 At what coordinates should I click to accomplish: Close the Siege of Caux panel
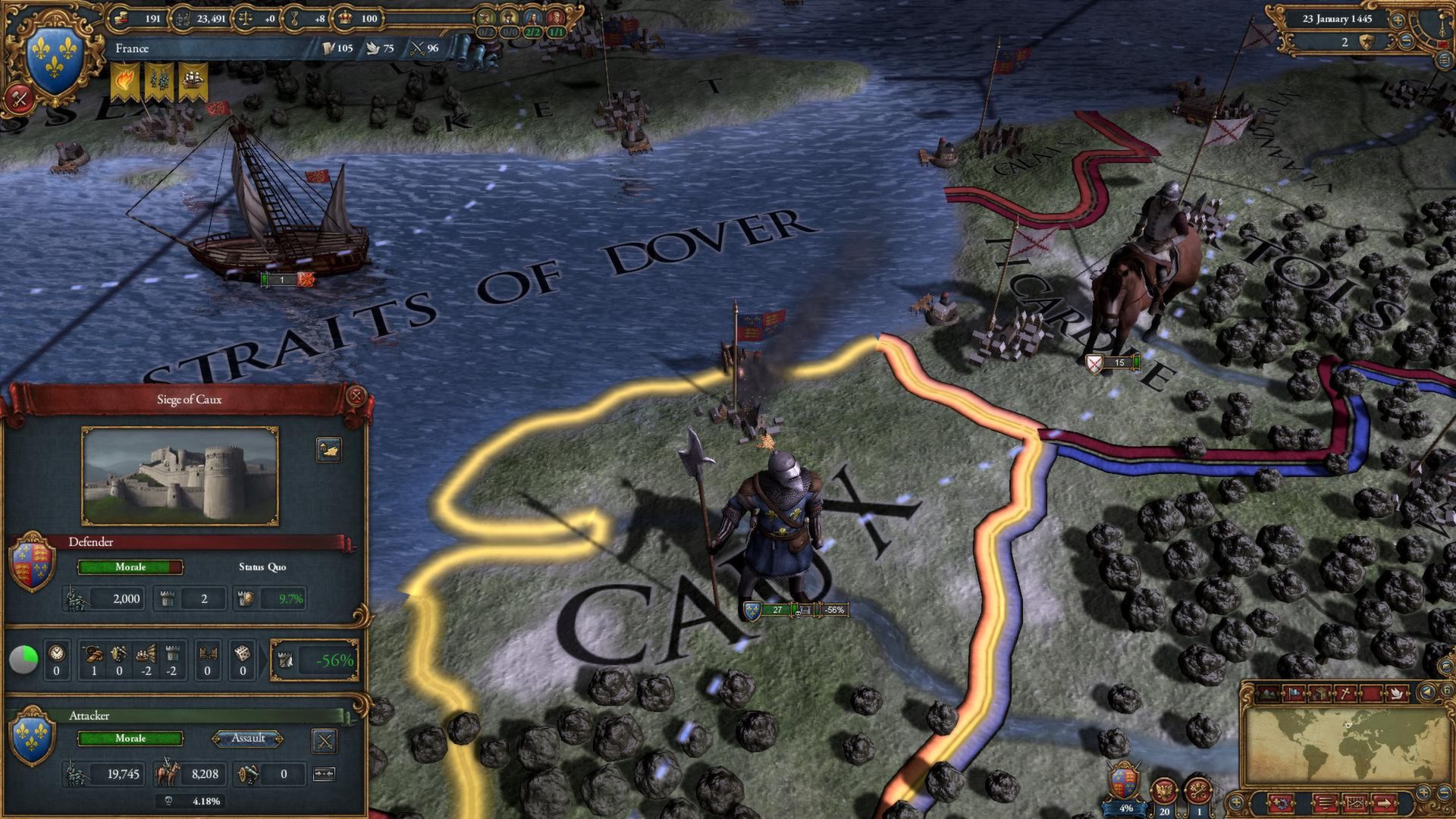[x=356, y=395]
